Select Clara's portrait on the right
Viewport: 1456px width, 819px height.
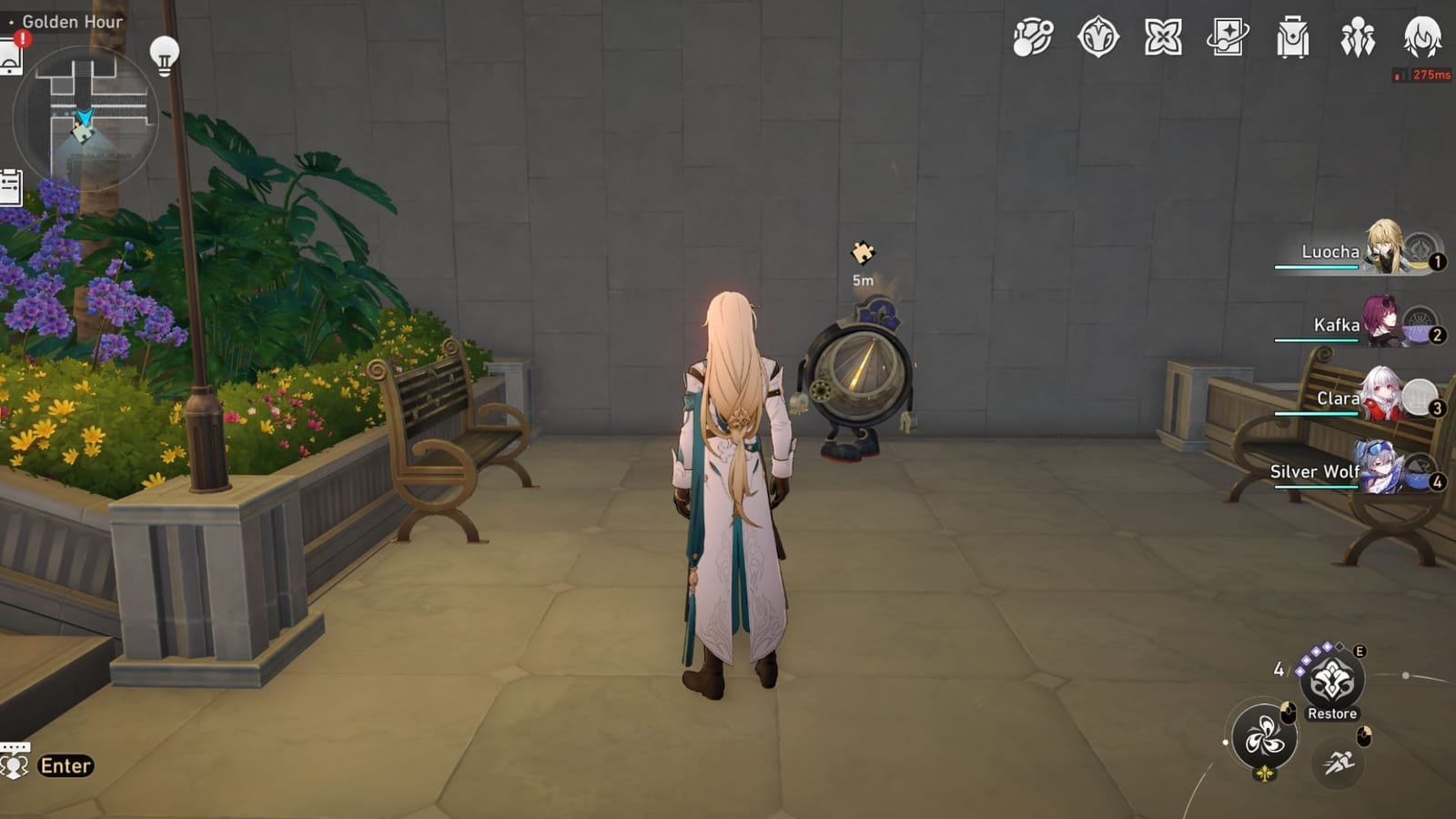pos(1383,399)
